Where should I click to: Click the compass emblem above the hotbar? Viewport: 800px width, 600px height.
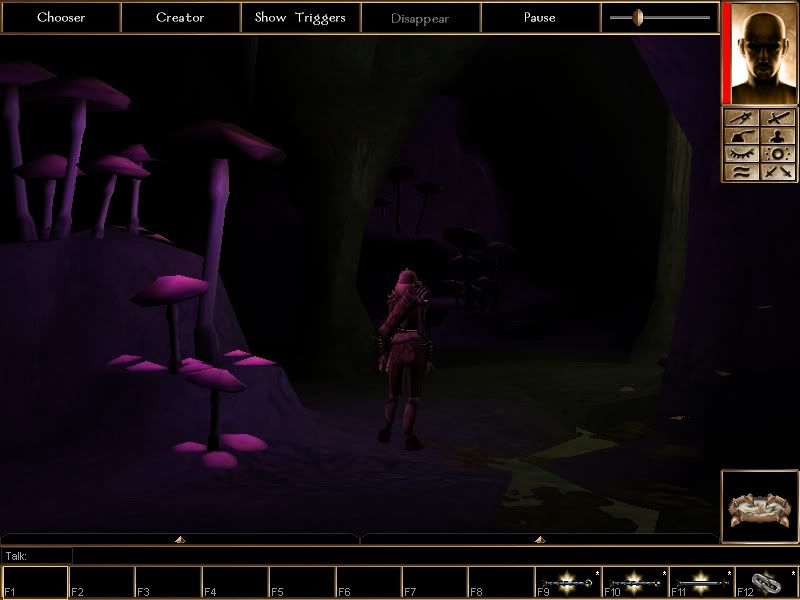click(x=758, y=505)
